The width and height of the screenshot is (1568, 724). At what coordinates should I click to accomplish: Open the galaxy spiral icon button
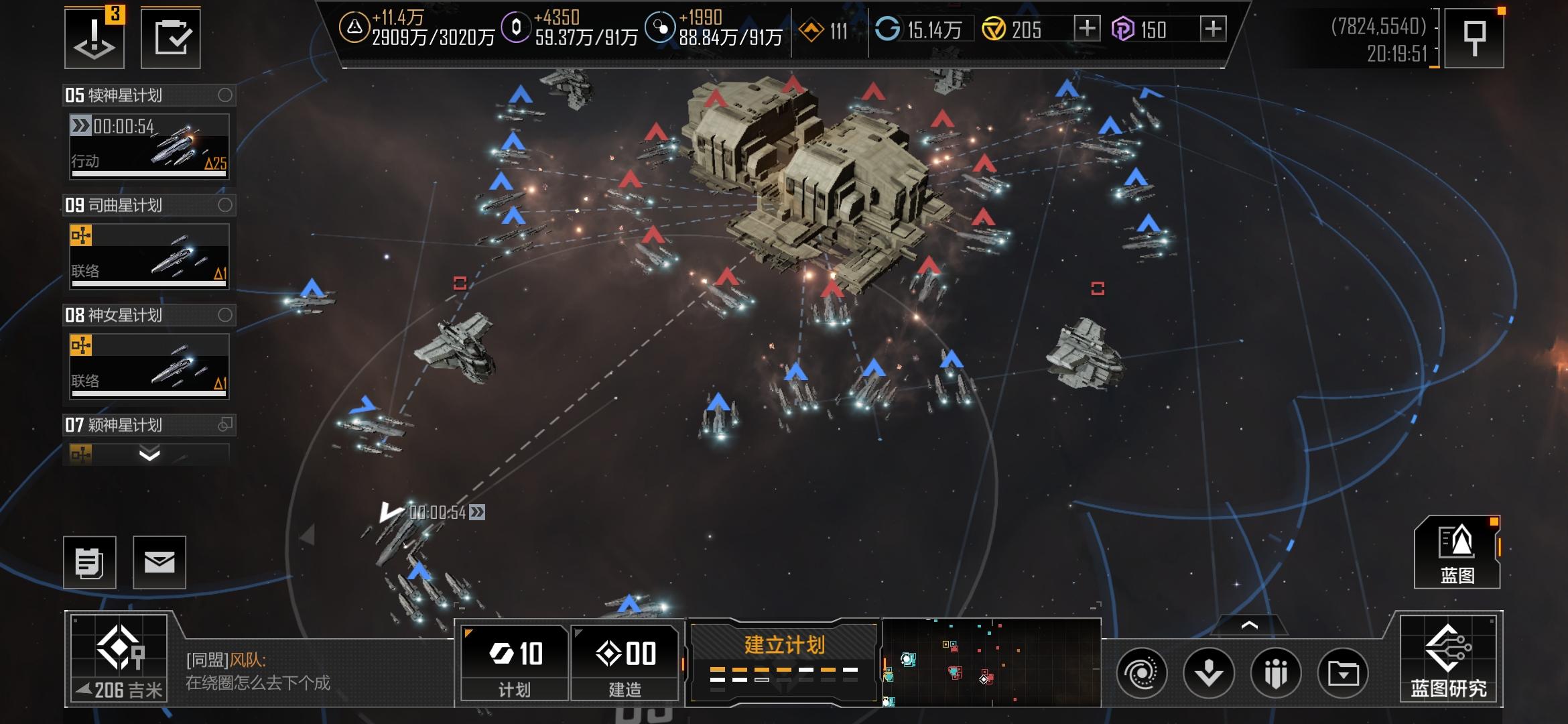pos(1142,672)
